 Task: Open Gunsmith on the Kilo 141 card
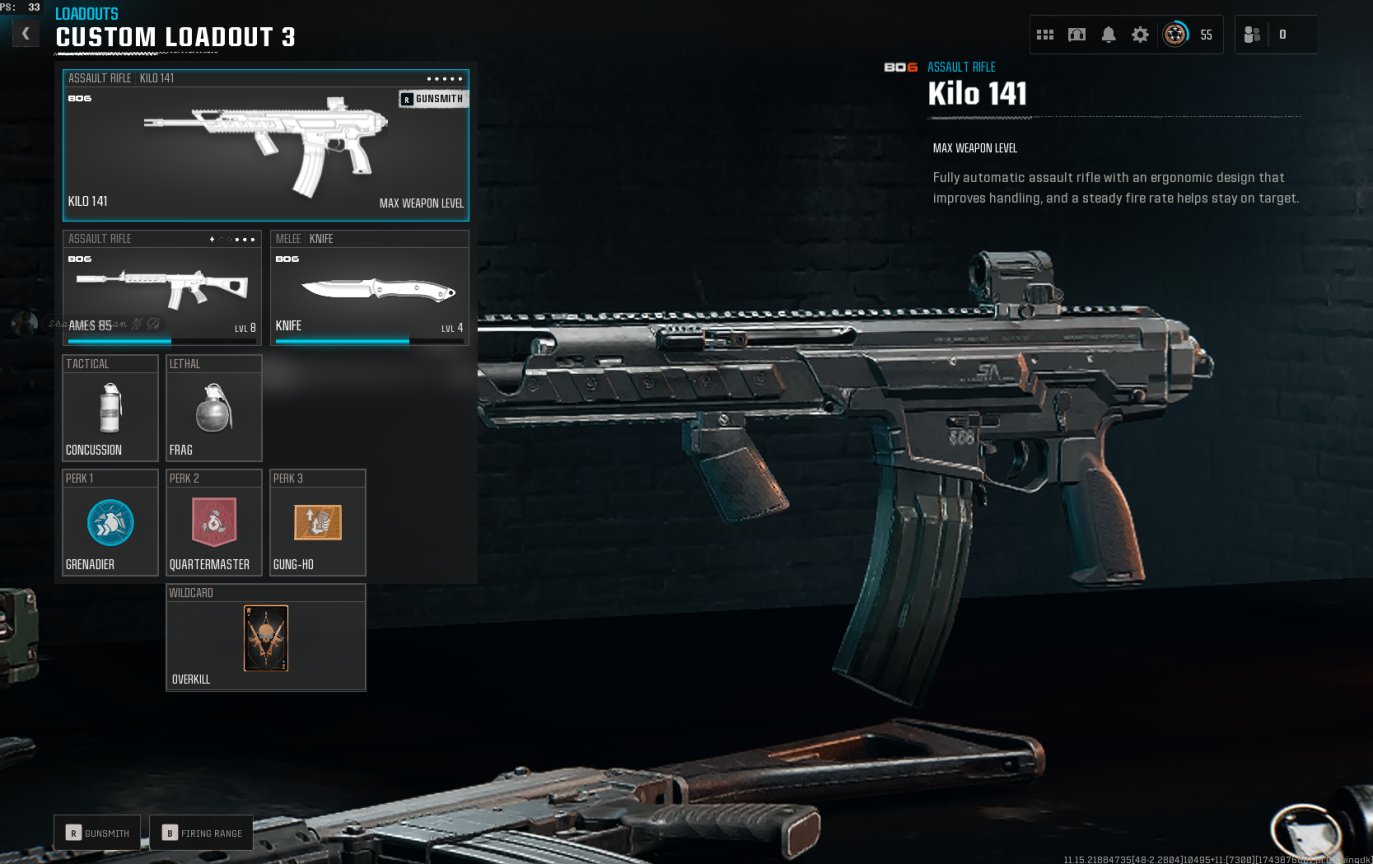434,99
